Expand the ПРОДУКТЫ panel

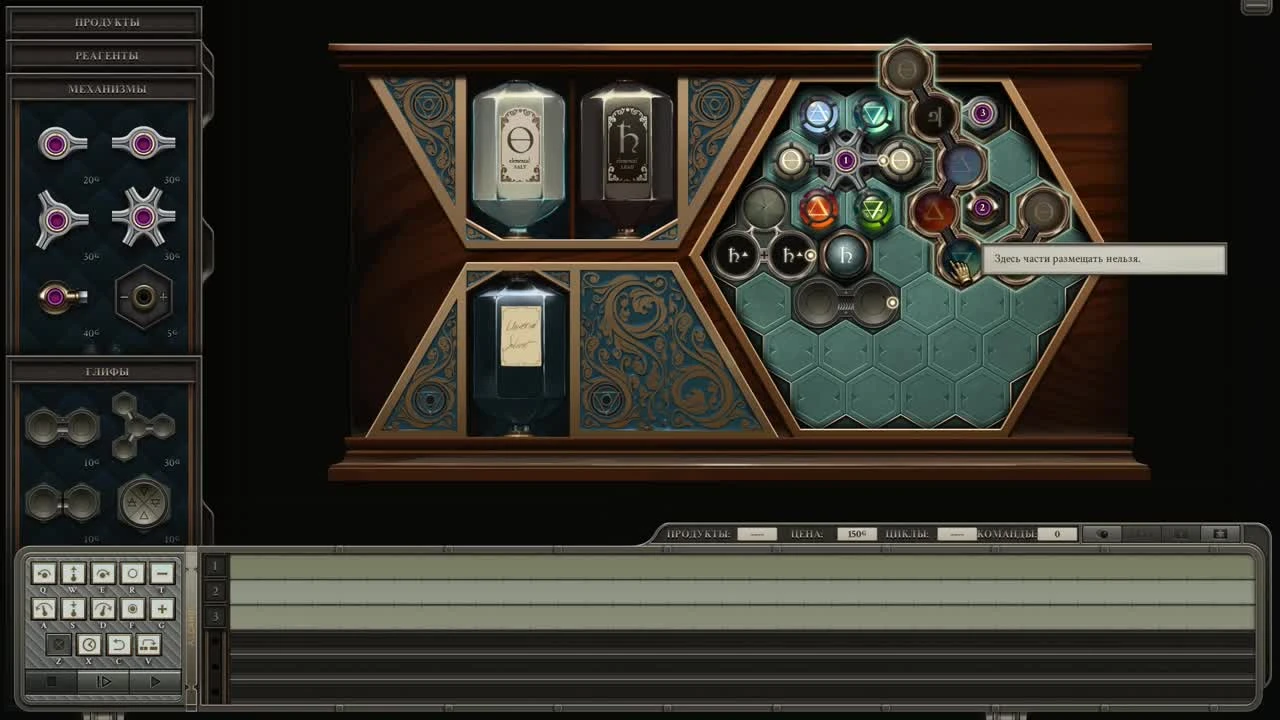105,20
